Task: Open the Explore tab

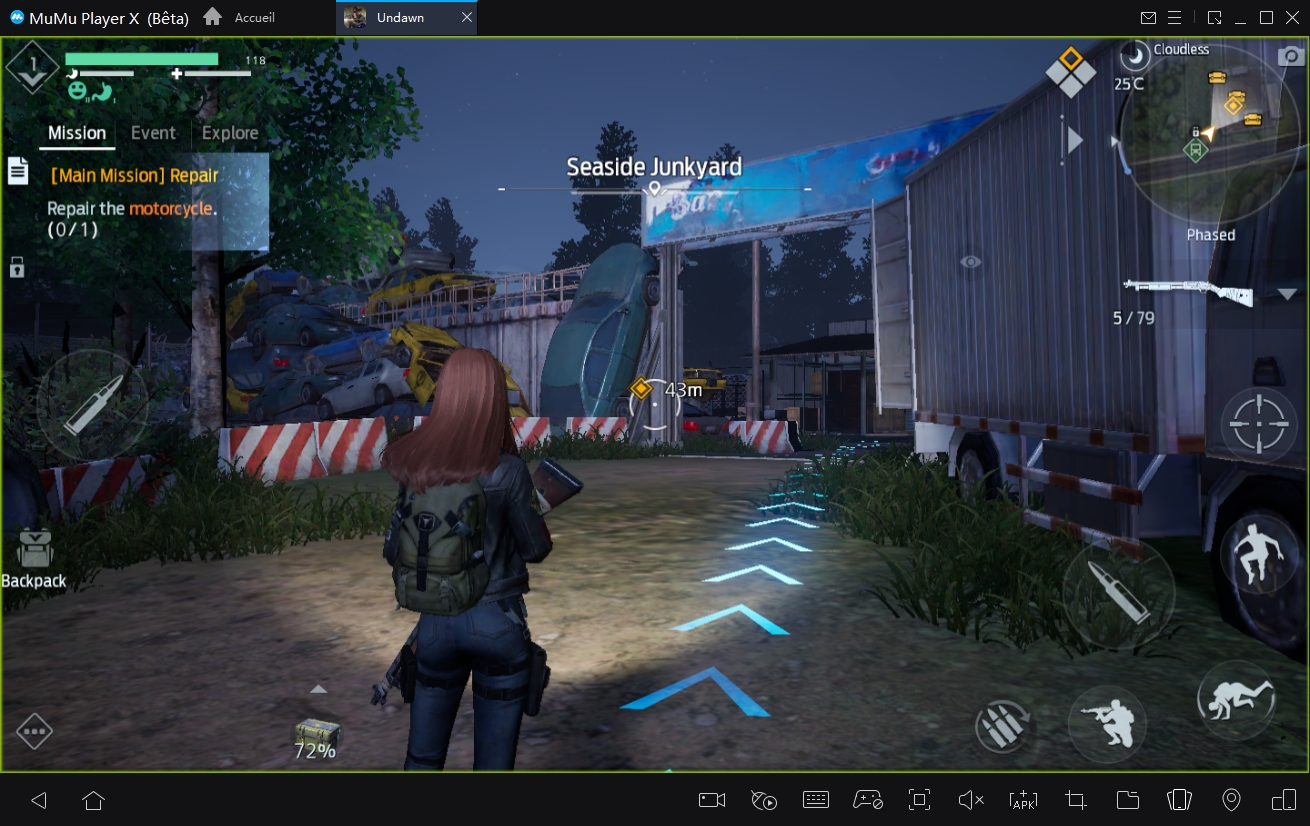Action: coord(230,132)
